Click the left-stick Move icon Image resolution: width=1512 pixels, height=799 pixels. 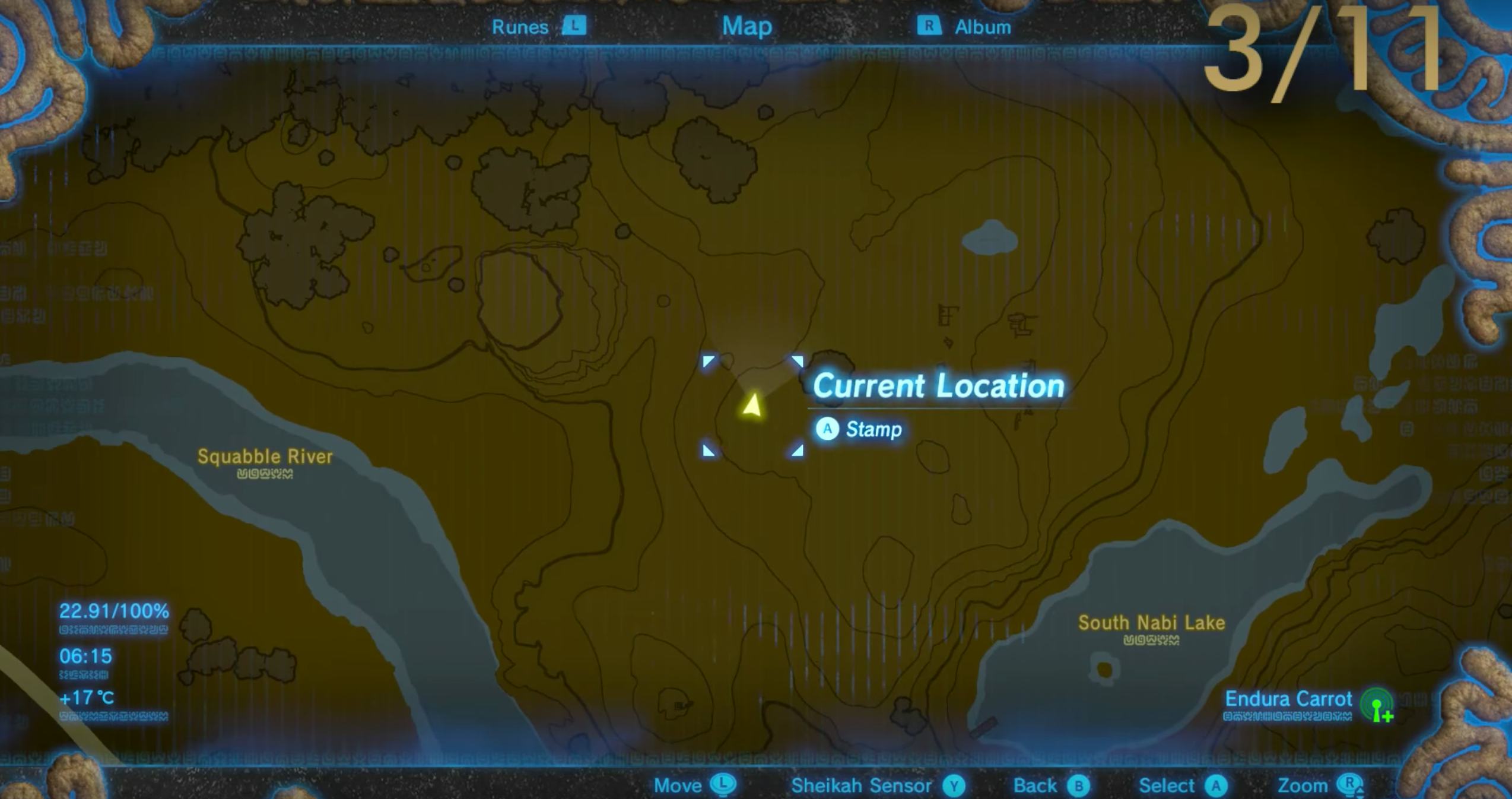click(723, 785)
